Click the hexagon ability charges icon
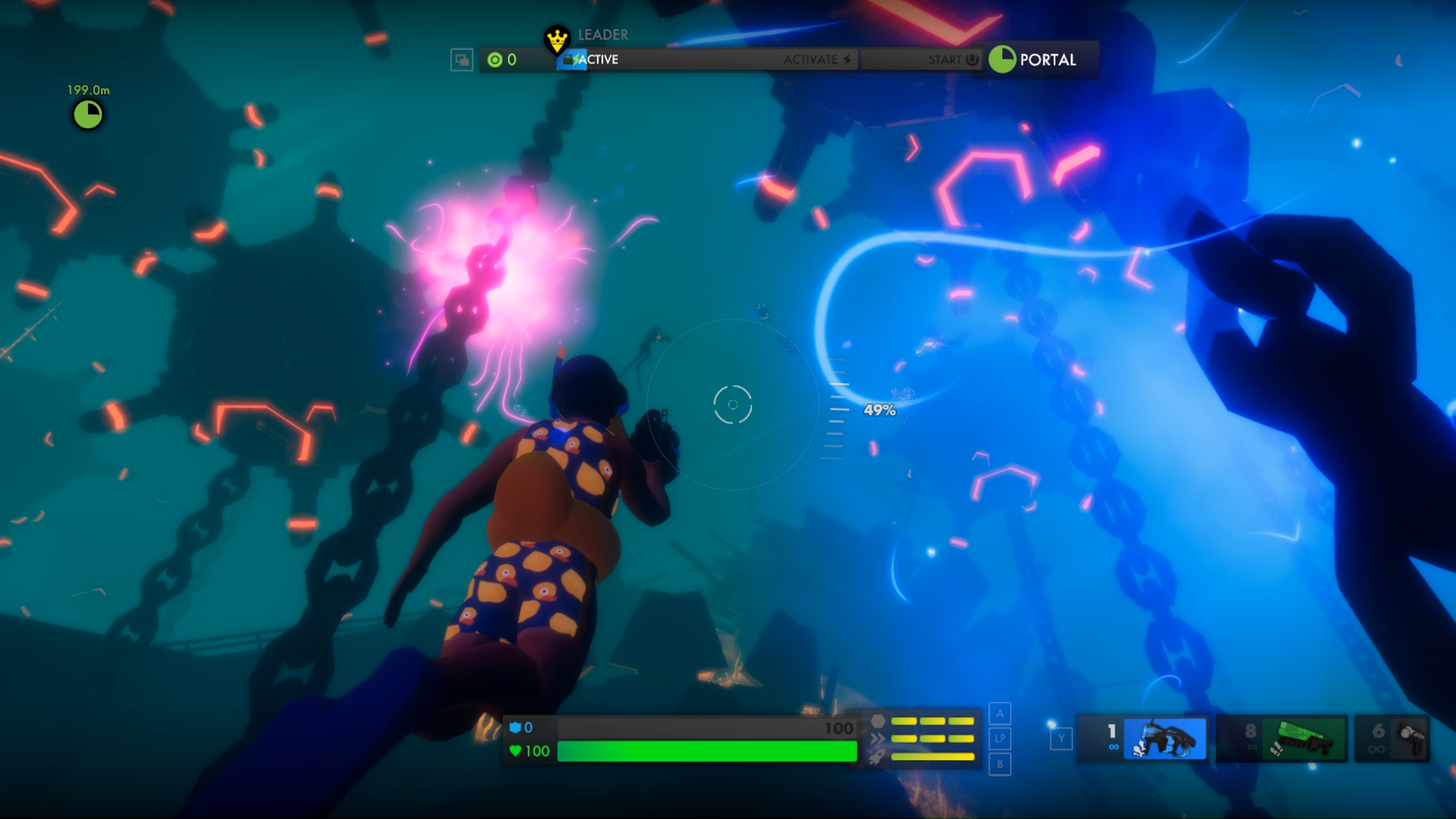The height and width of the screenshot is (819, 1456). point(878,721)
